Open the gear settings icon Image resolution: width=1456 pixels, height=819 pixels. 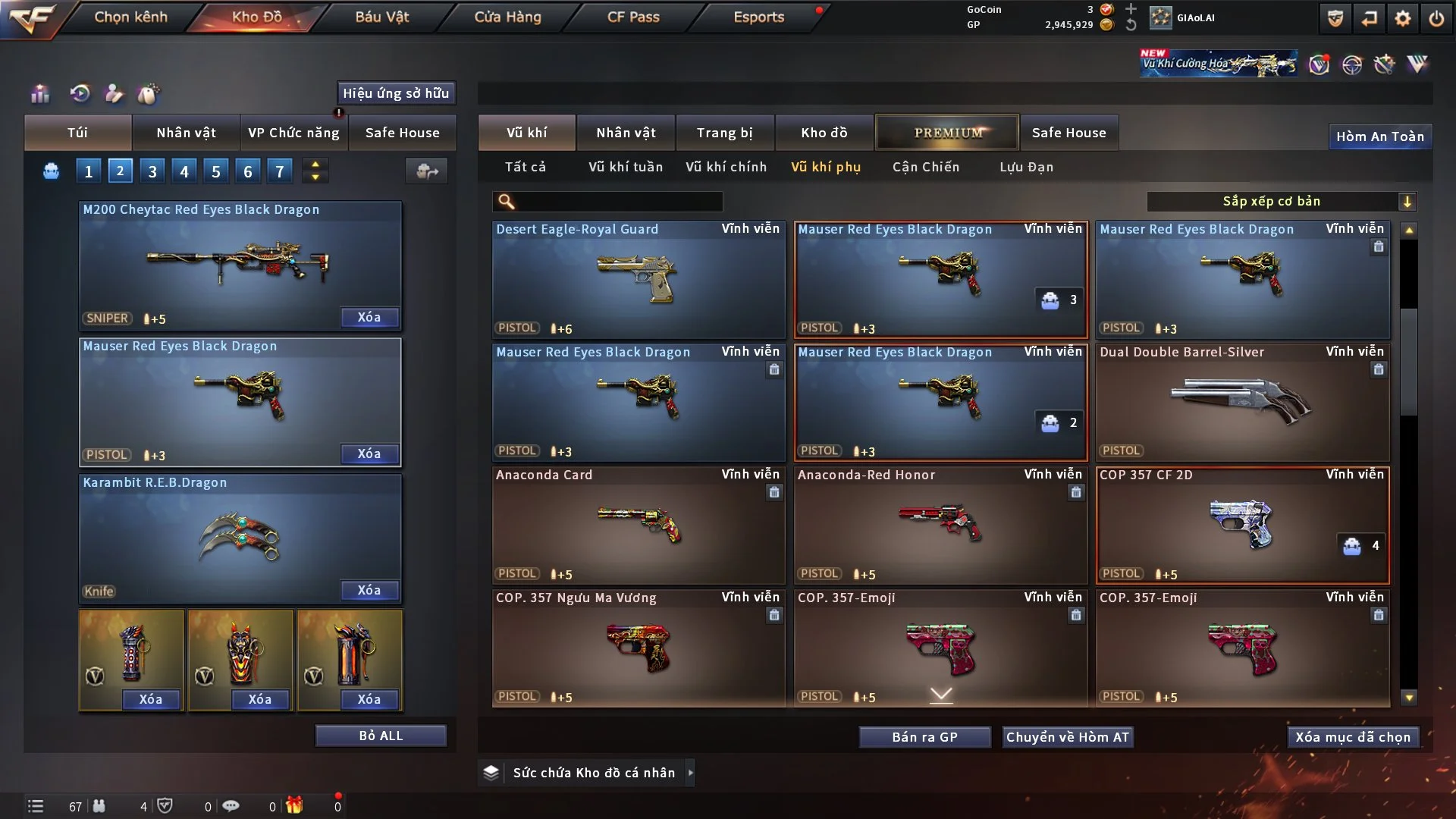1403,18
